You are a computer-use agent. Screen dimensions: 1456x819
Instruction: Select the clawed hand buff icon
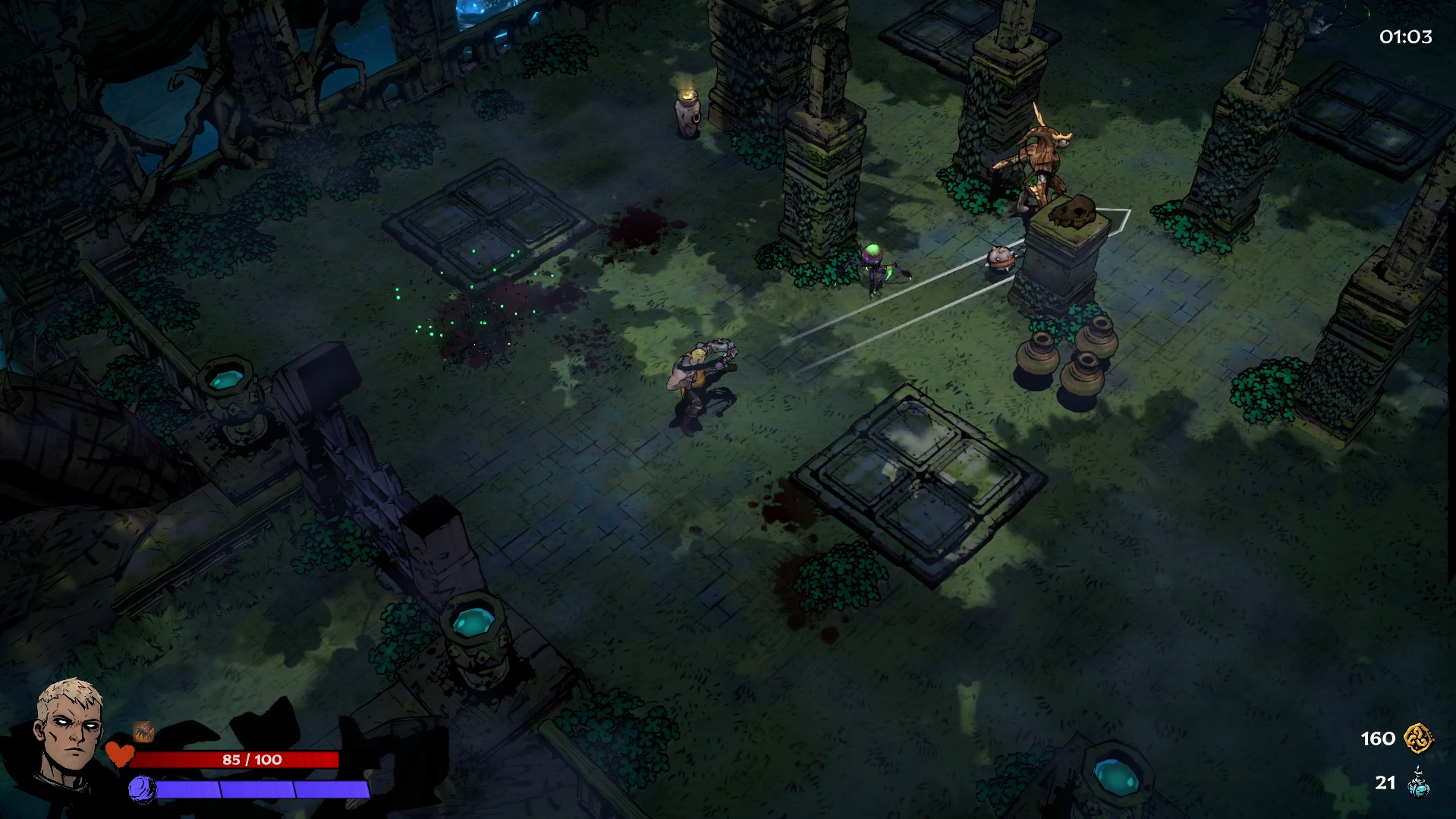coord(143,731)
